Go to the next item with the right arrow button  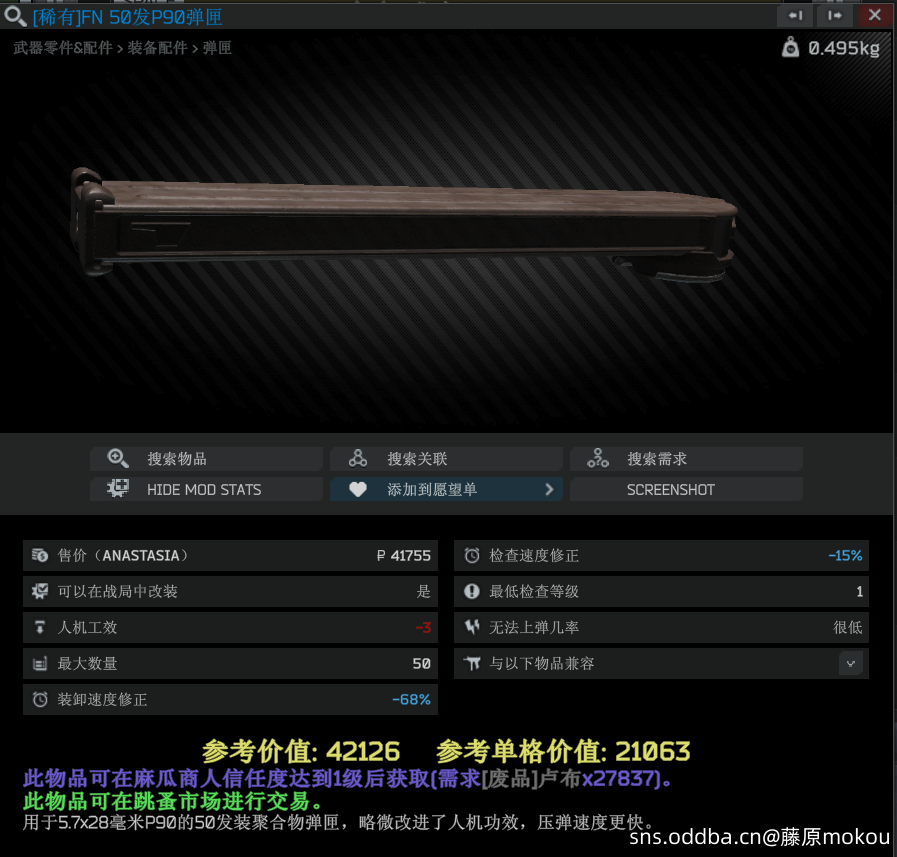click(834, 15)
